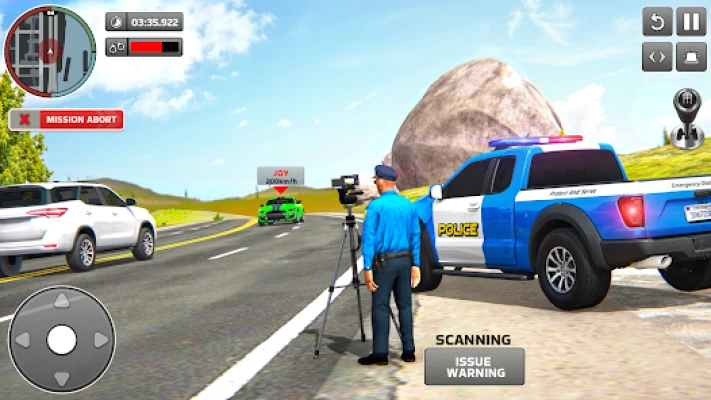Abort the mission with Mission Abort
Image resolution: width=711 pixels, height=400 pixels.
pos(66,120)
